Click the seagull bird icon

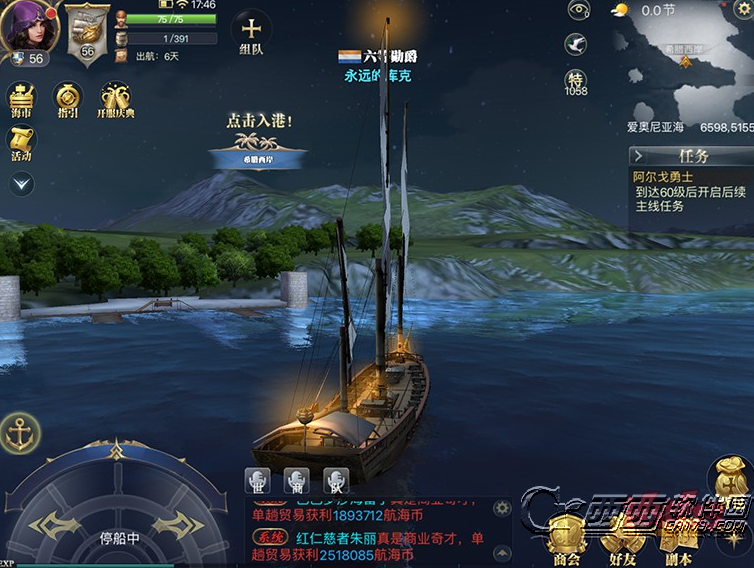point(576,45)
